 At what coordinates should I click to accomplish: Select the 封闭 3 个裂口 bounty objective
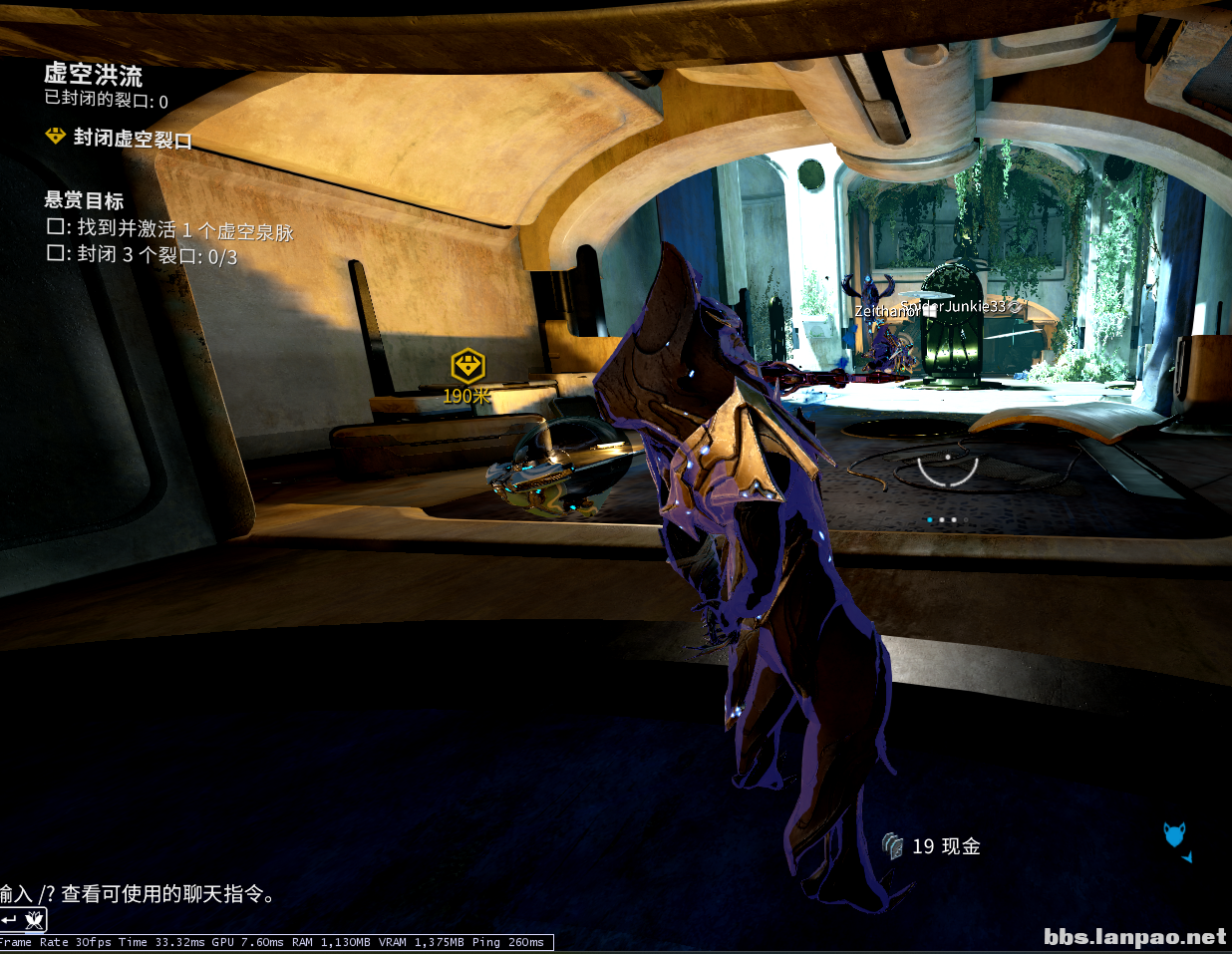(156, 255)
